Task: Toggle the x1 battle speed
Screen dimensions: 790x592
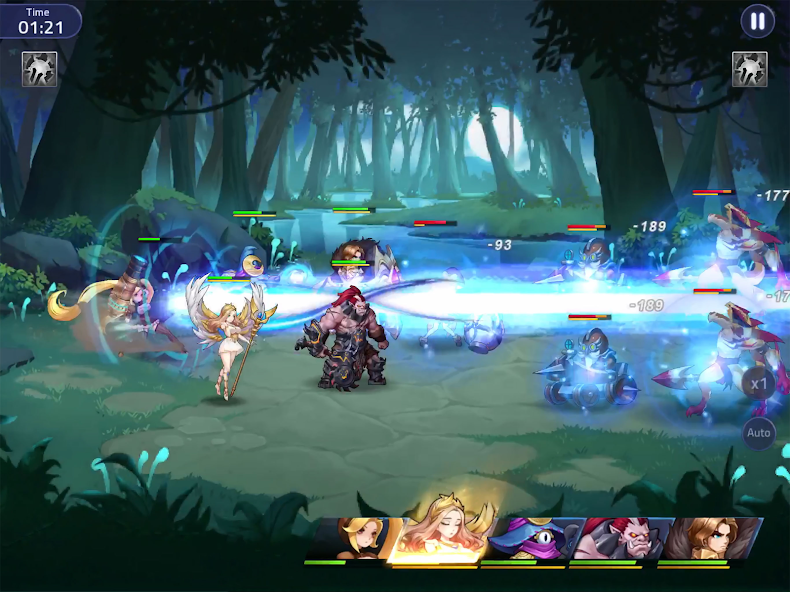Action: 759,383
